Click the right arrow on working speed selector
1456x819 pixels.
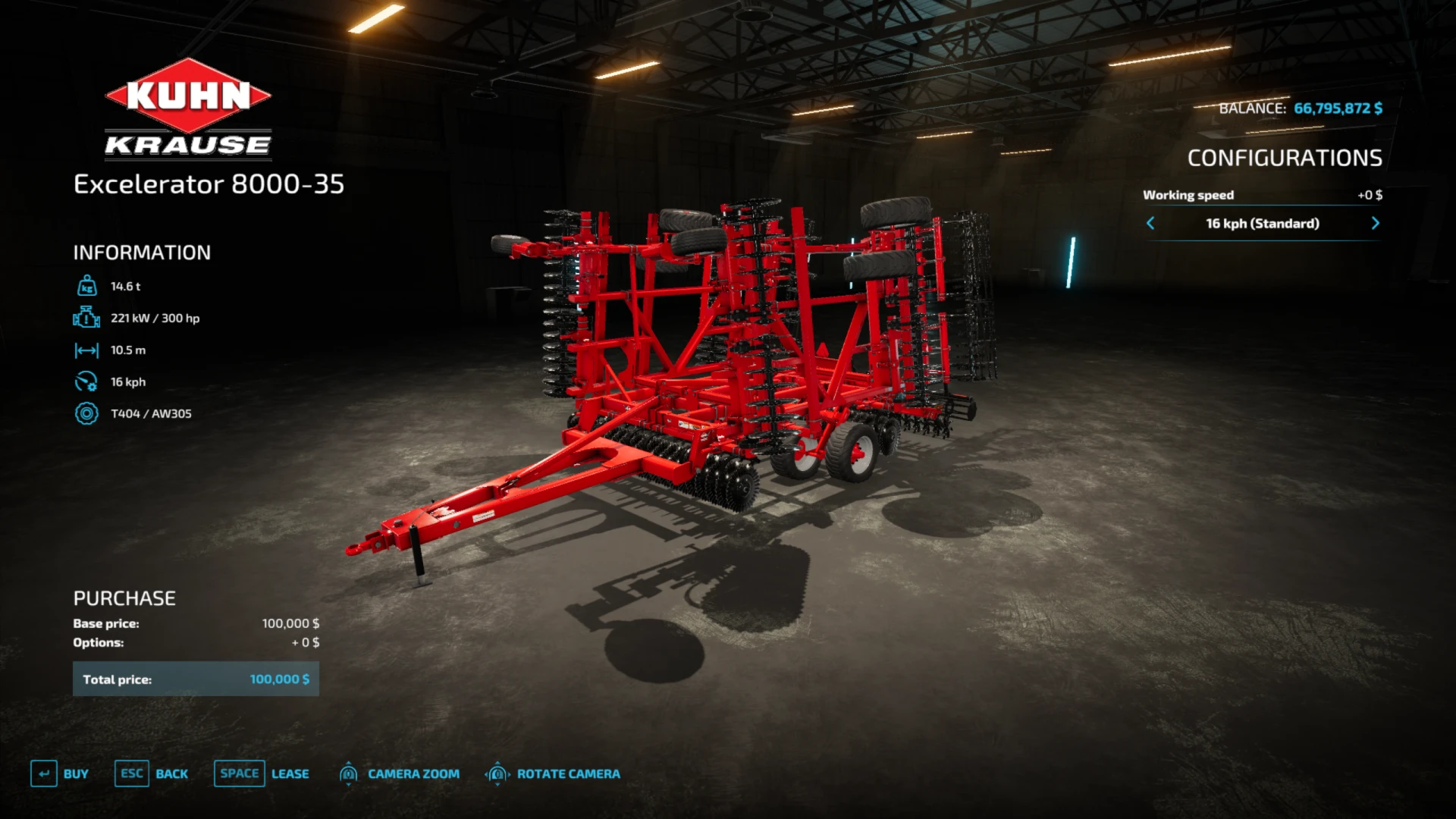click(x=1376, y=223)
